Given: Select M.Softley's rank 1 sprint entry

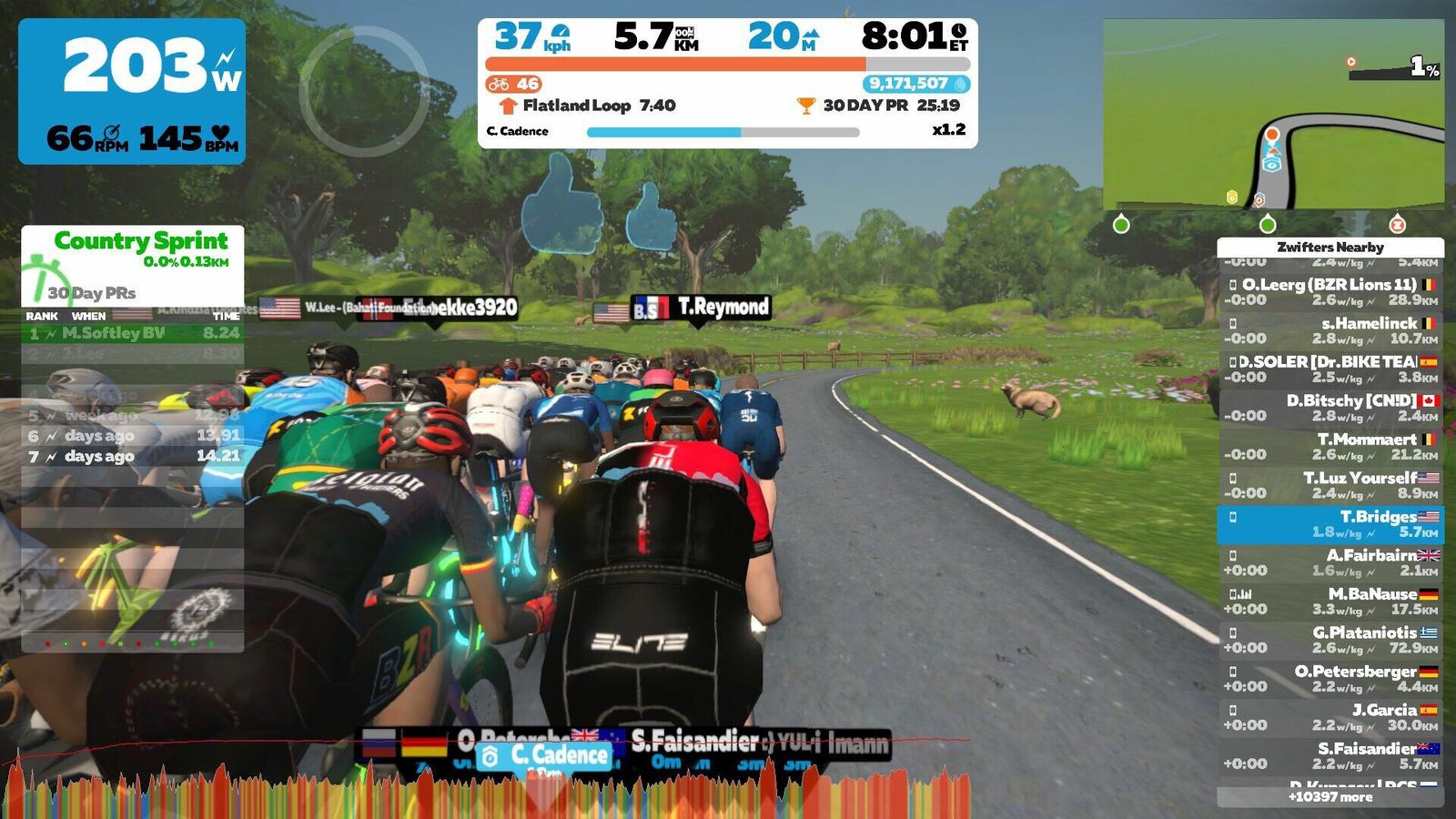Looking at the screenshot, I should click(x=133, y=333).
